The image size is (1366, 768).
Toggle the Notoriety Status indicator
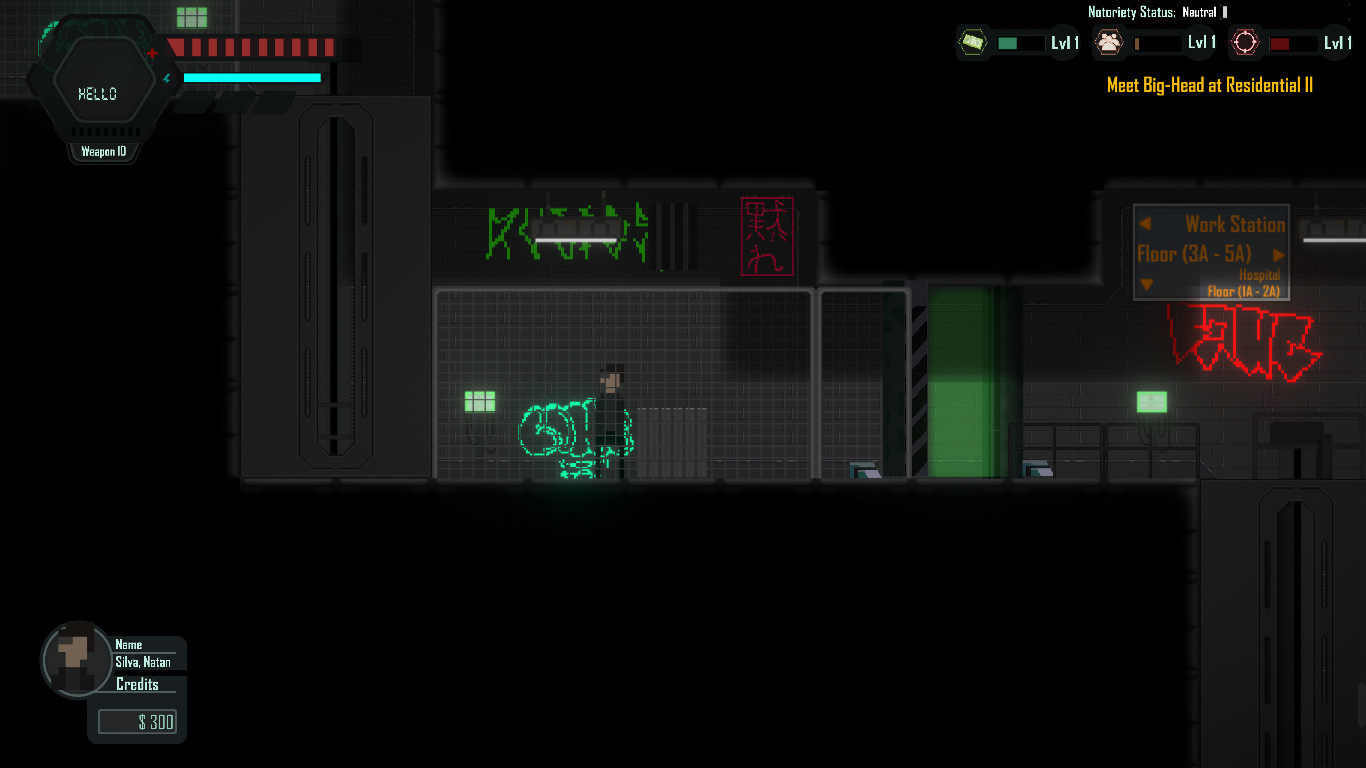click(x=1155, y=12)
